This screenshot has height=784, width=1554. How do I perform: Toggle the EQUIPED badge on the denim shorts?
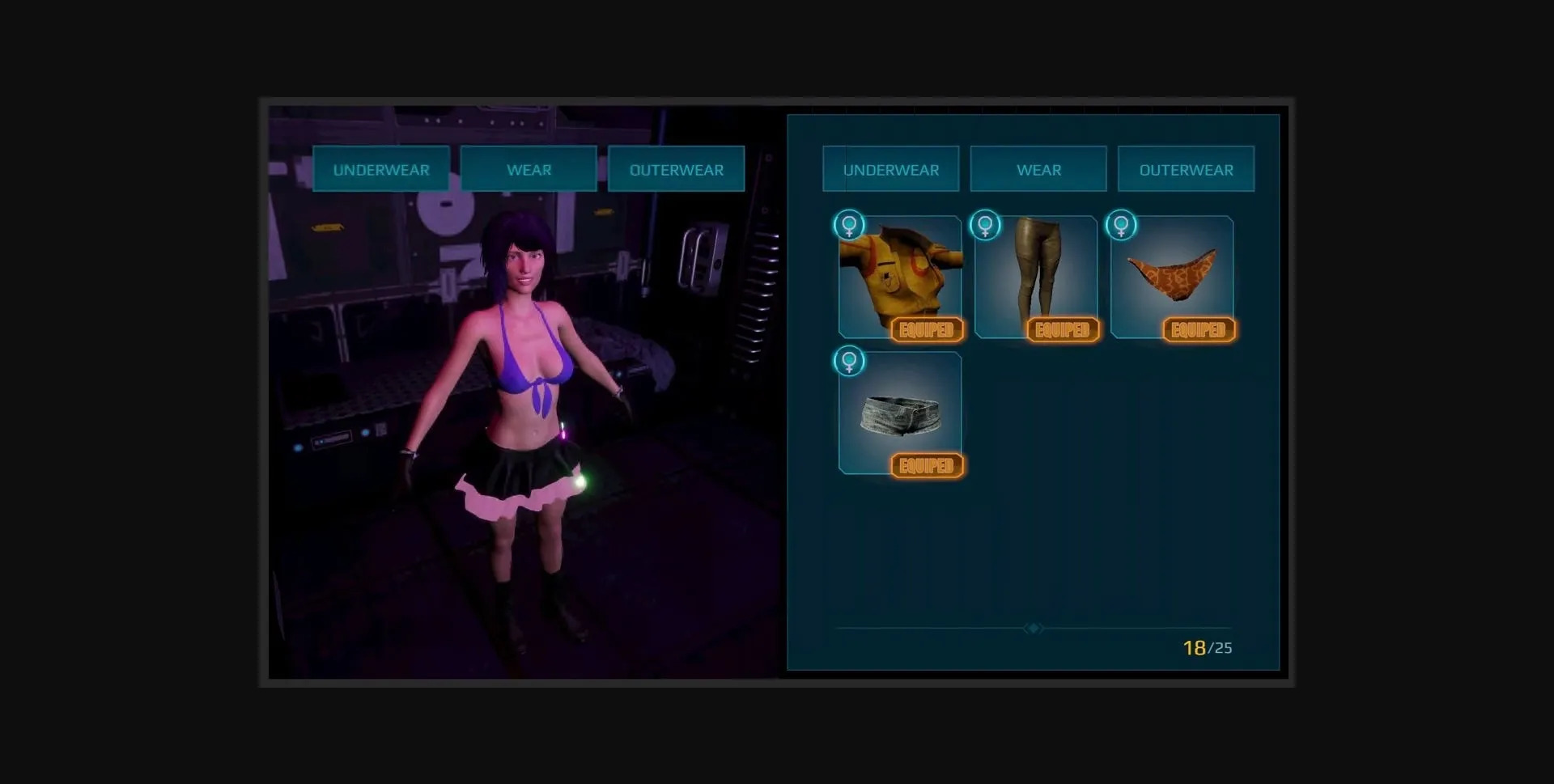pyautogui.click(x=928, y=465)
